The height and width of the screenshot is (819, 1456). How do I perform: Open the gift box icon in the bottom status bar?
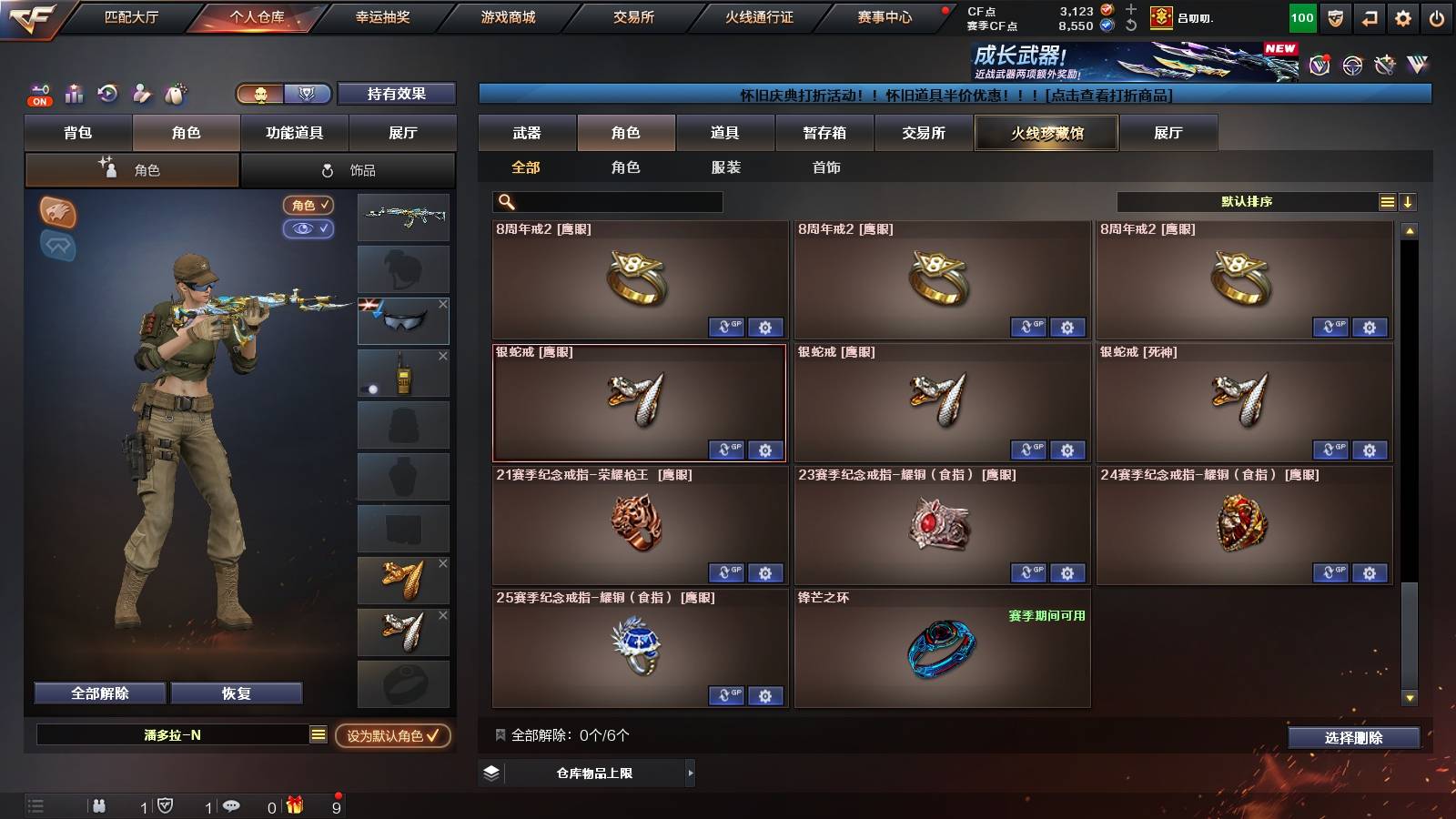[293, 805]
